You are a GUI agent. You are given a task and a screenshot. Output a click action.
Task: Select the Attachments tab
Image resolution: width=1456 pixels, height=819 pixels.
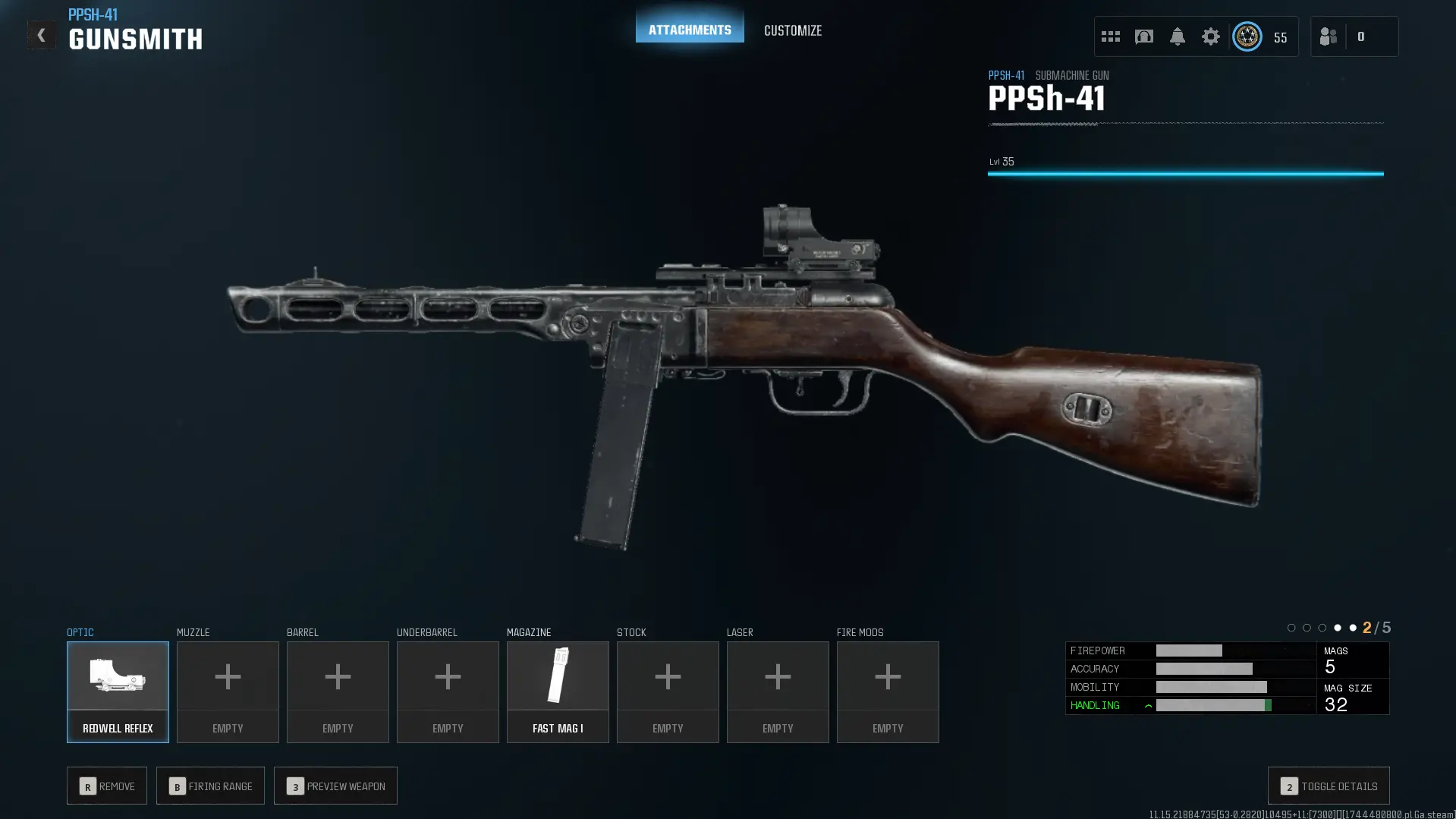click(x=689, y=29)
